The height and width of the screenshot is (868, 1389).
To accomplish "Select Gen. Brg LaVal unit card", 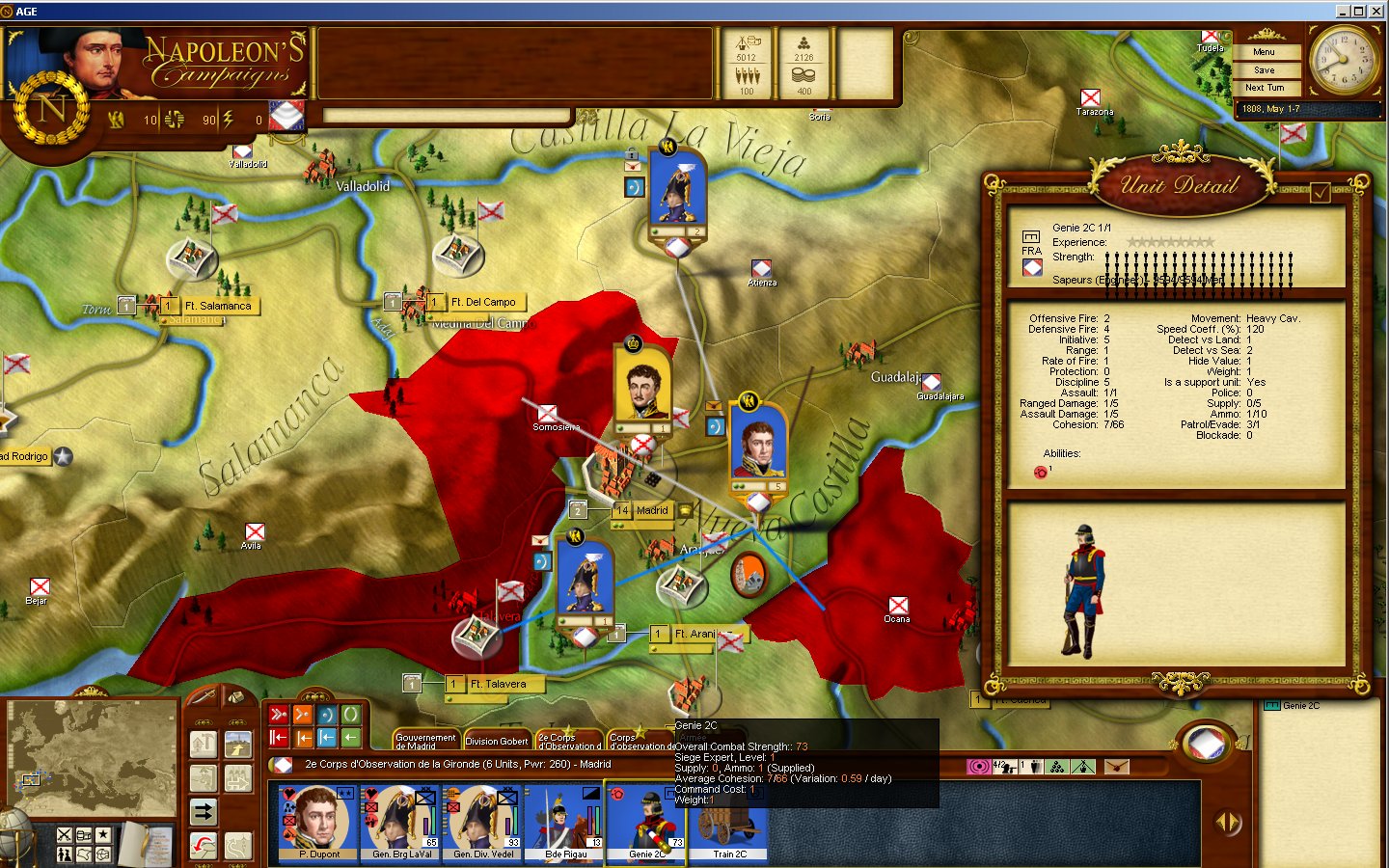I will pos(401,822).
